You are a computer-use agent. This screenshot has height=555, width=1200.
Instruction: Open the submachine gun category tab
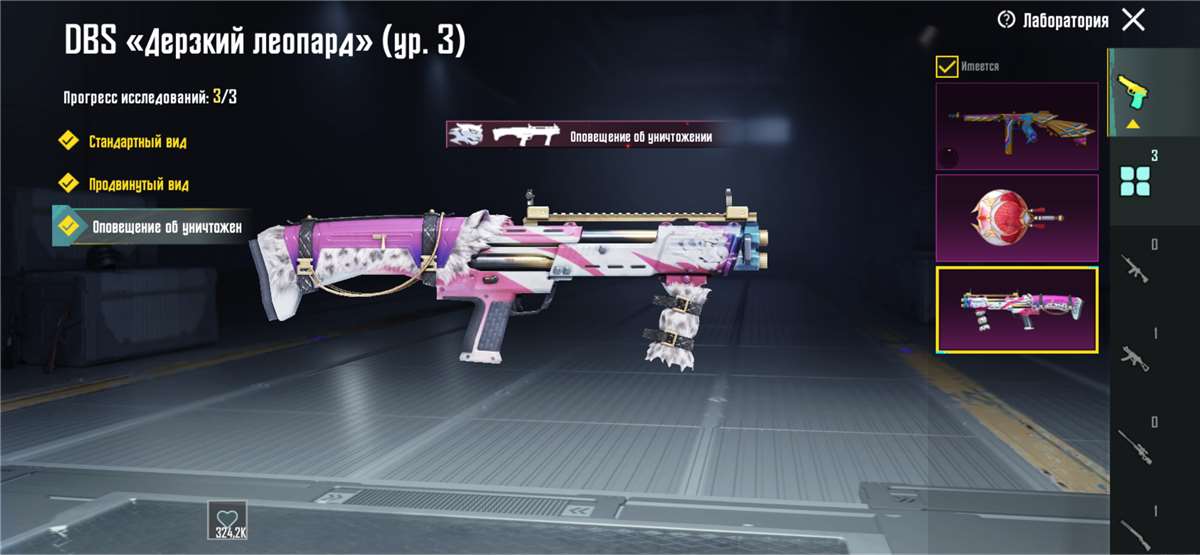pyautogui.click(x=1134, y=357)
